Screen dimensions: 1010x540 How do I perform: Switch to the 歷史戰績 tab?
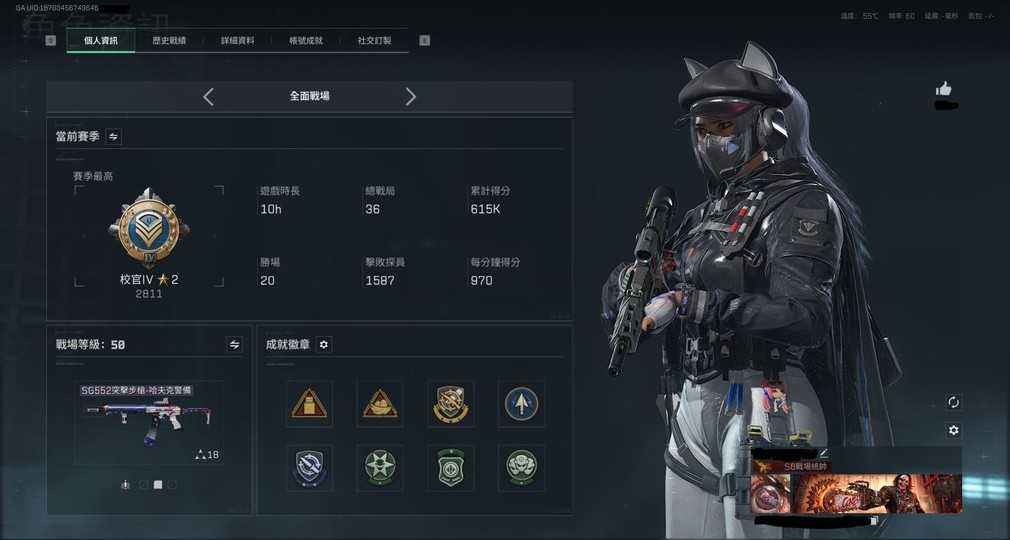[x=169, y=41]
